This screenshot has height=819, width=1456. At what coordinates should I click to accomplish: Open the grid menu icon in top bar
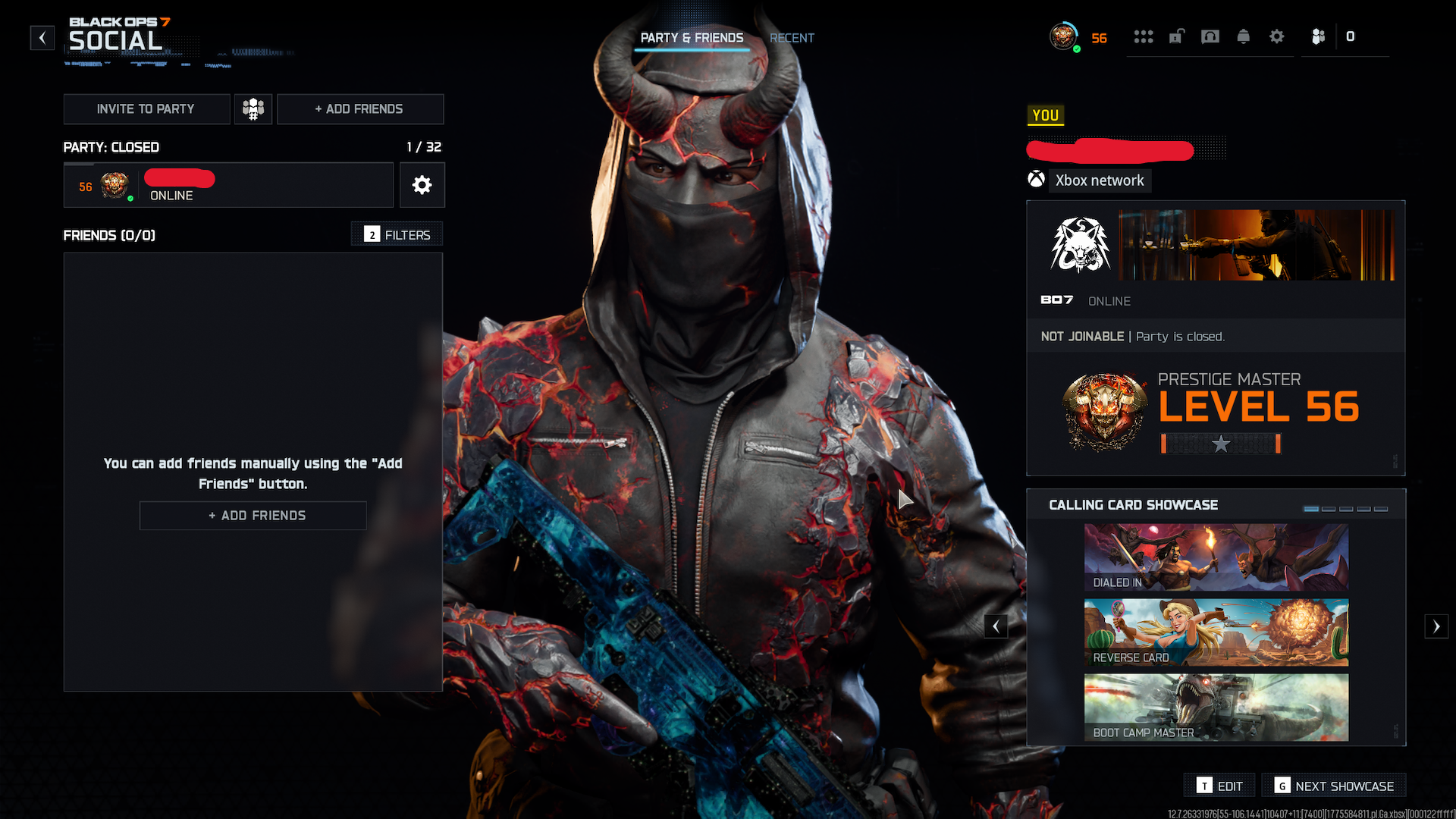tap(1143, 36)
